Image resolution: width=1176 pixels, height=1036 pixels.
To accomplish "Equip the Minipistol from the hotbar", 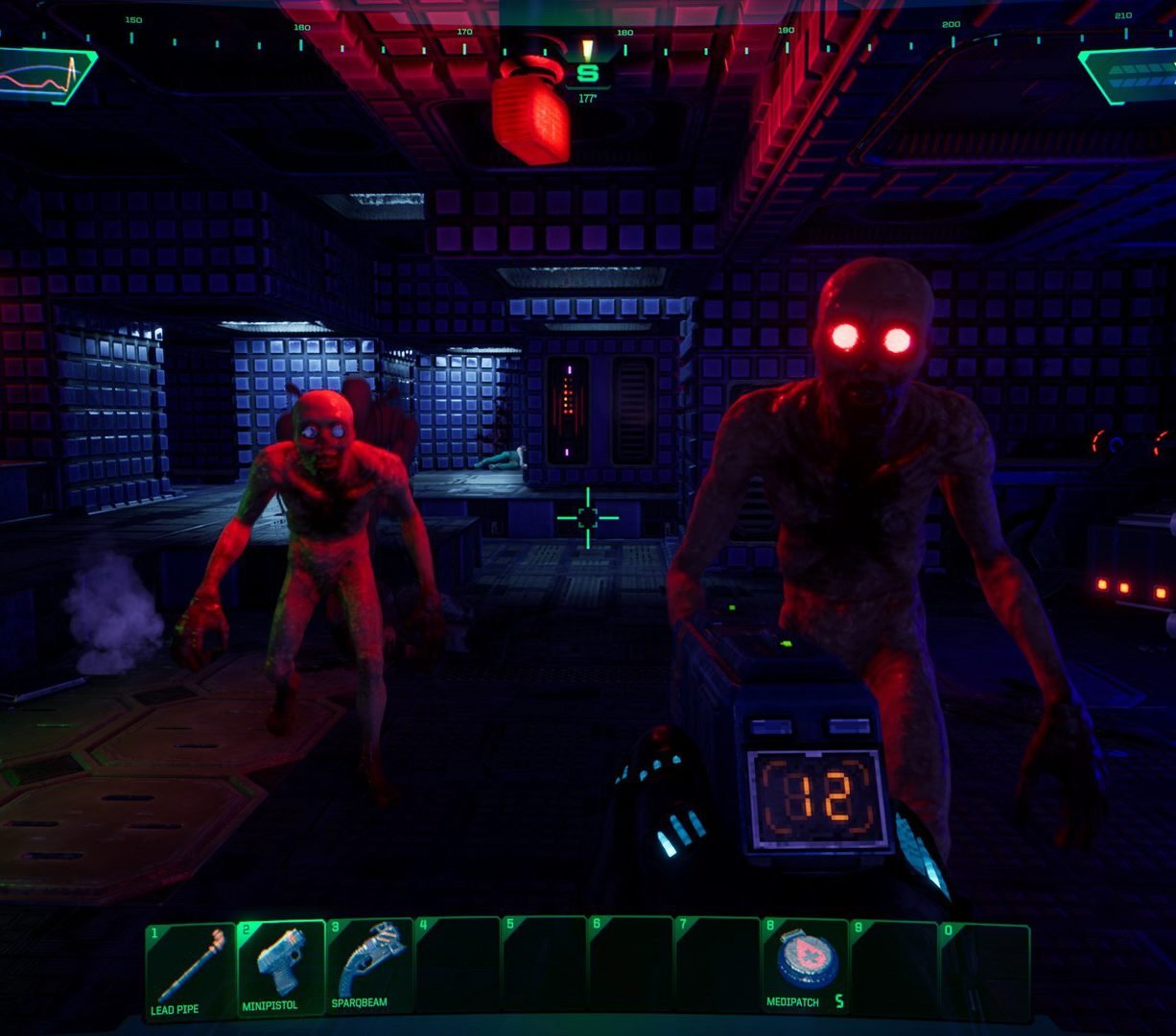I will pyautogui.click(x=280, y=969).
